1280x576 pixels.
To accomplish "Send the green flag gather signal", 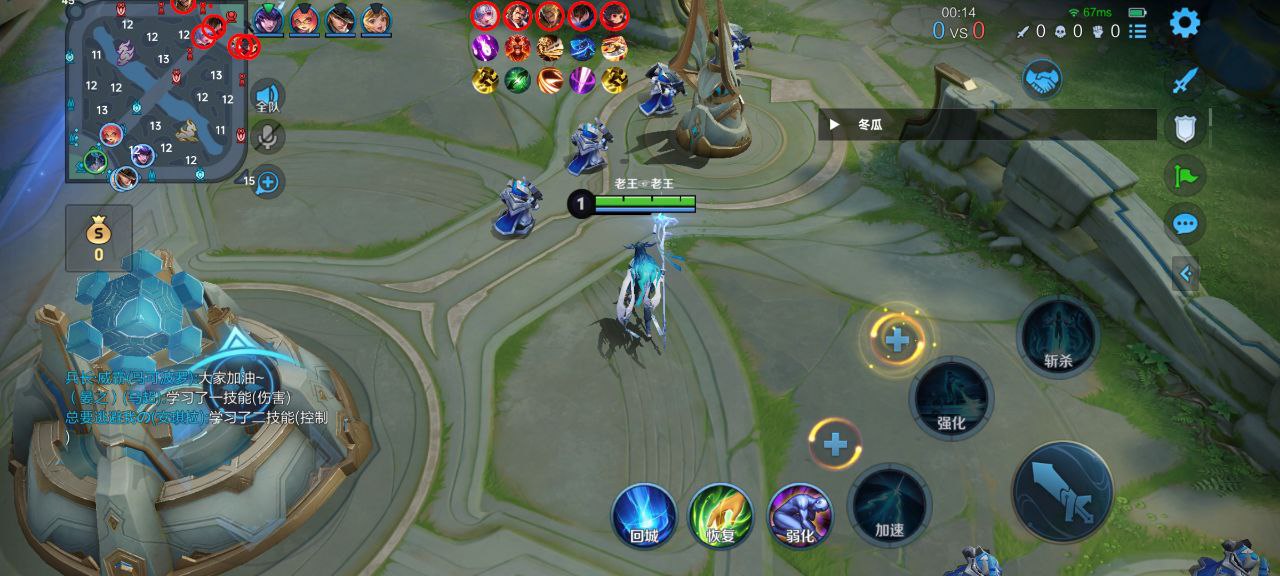I will coord(1185,176).
